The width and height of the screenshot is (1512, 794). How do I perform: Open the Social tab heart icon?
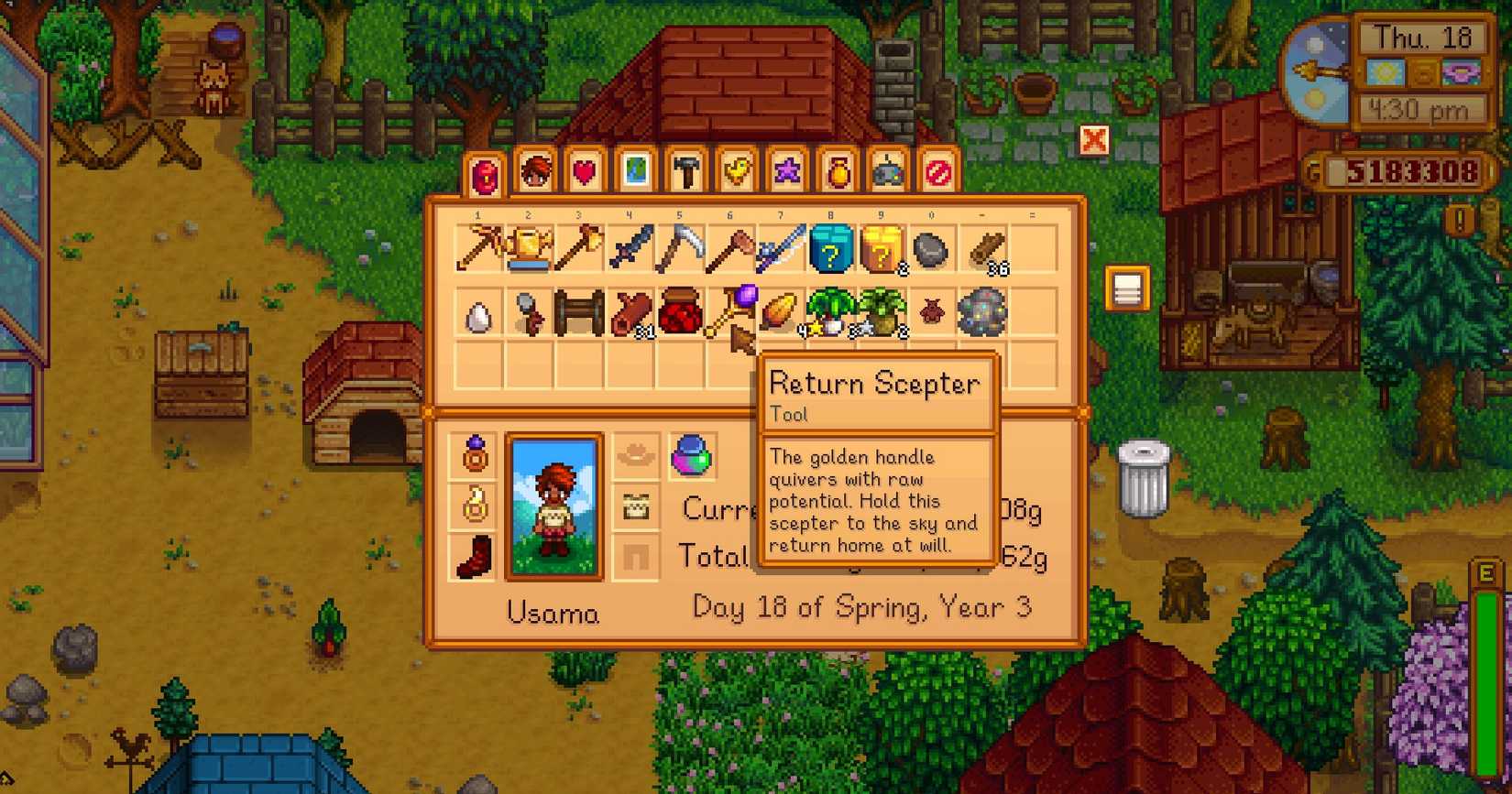tap(586, 172)
